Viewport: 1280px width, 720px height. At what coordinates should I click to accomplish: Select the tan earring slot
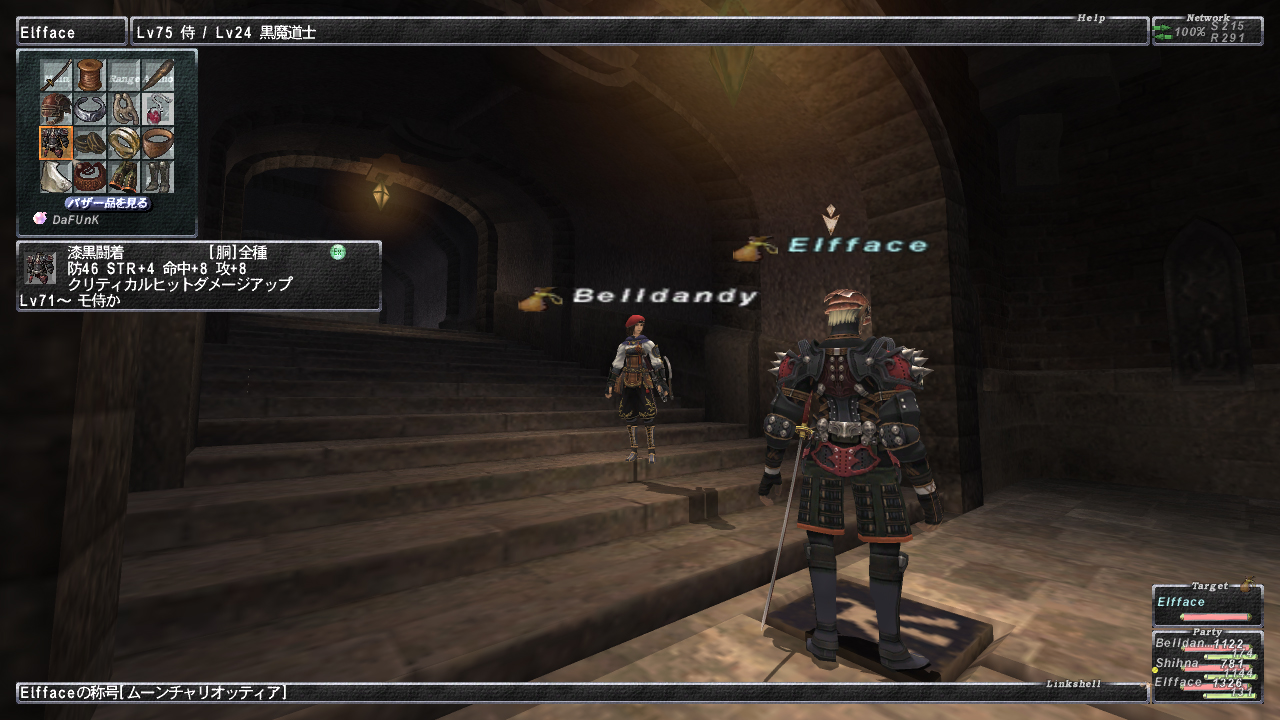click(x=124, y=109)
